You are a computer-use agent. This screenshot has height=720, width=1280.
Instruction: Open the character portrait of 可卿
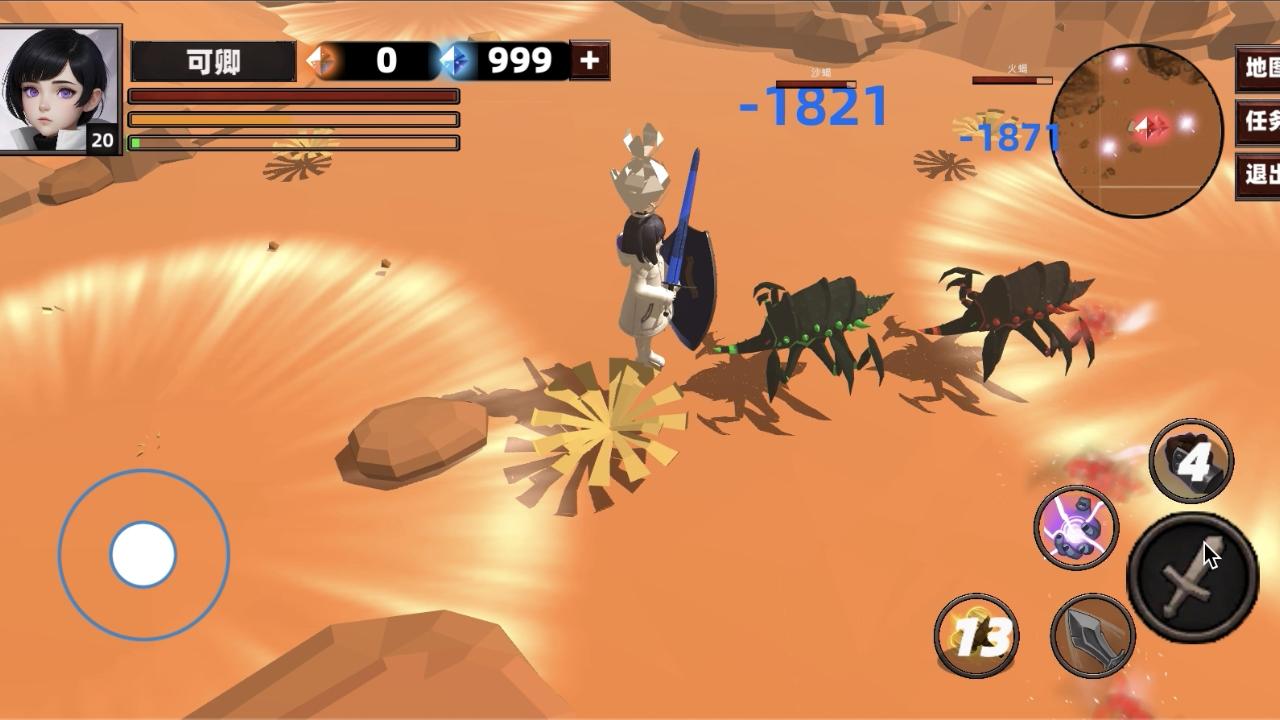(60, 89)
